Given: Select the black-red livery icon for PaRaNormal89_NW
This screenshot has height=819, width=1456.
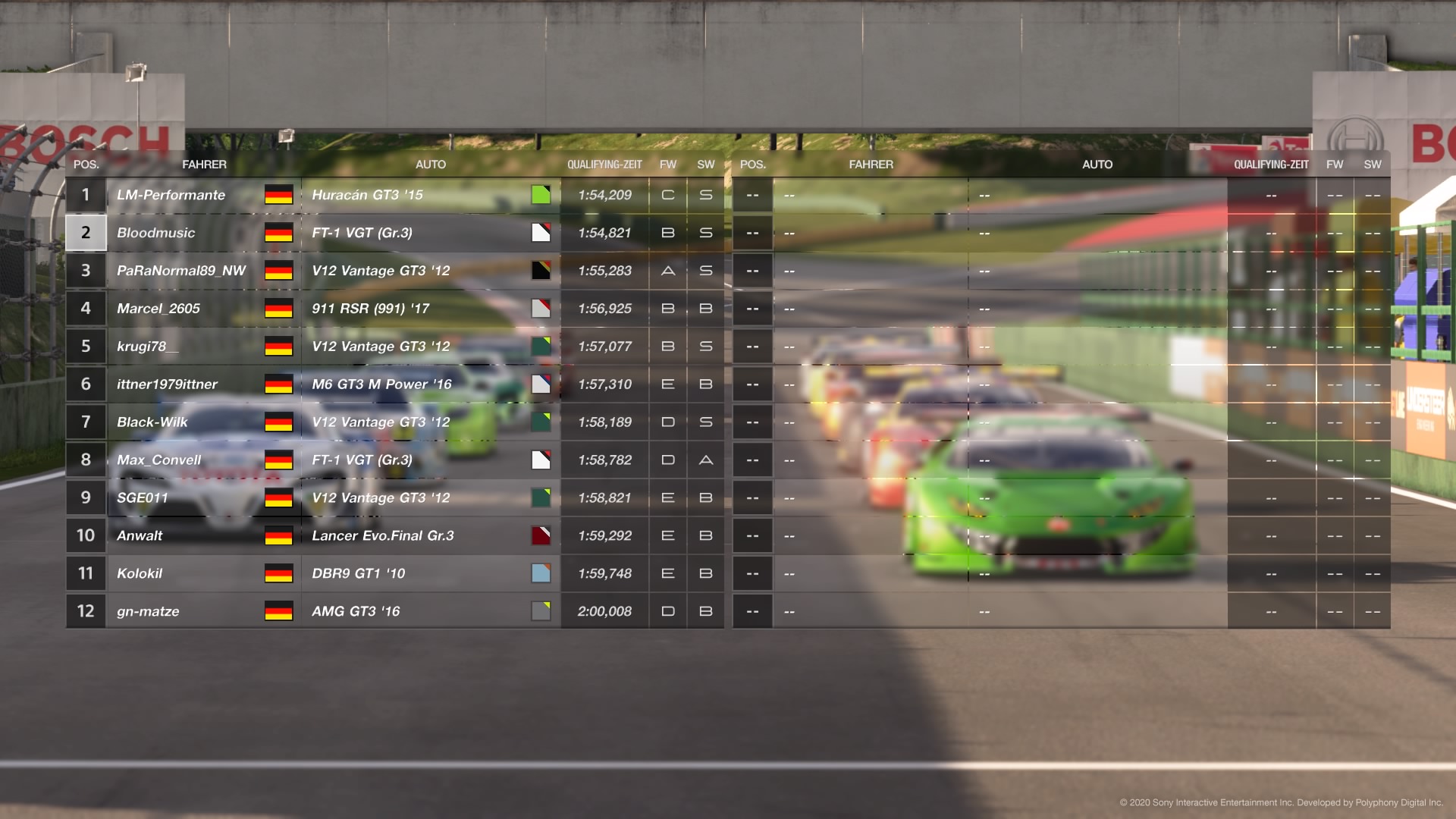Looking at the screenshot, I should (541, 270).
